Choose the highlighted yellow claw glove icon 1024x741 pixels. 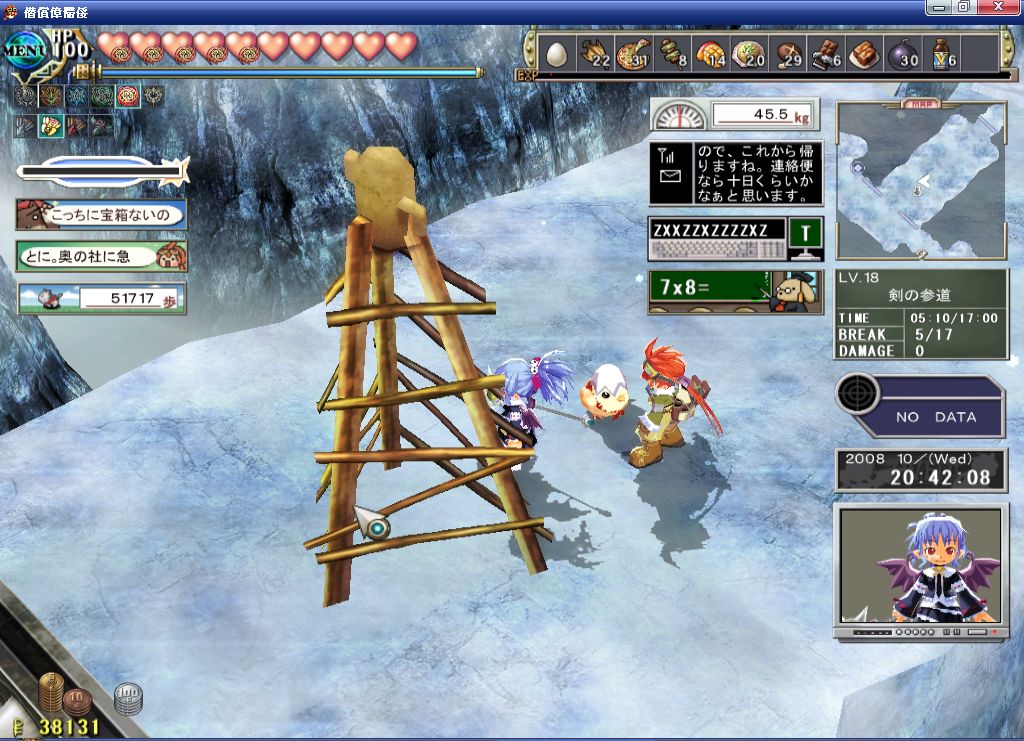49,125
